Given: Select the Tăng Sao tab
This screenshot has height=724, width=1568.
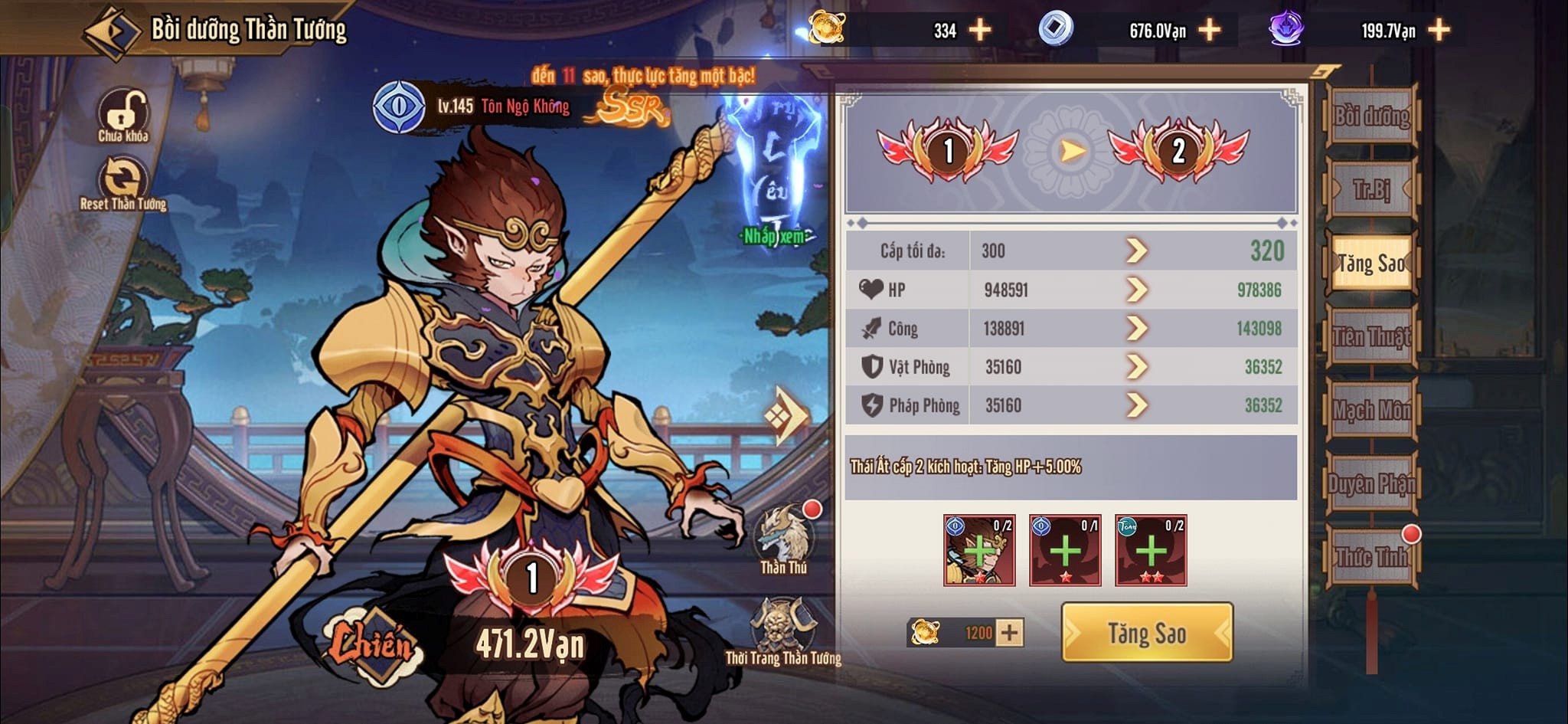Looking at the screenshot, I should point(1371,264).
